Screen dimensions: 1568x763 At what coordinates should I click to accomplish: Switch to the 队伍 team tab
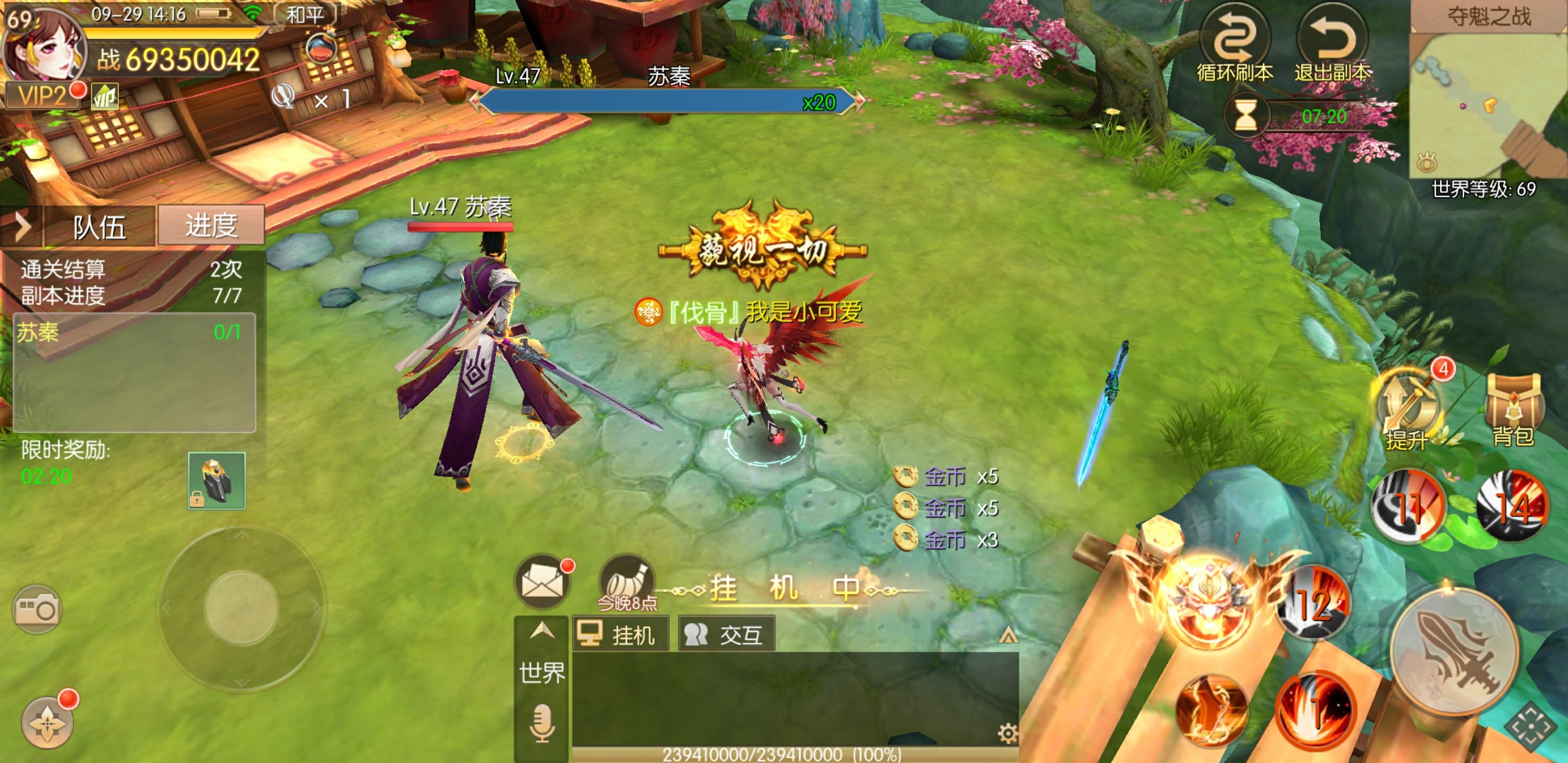[99, 227]
